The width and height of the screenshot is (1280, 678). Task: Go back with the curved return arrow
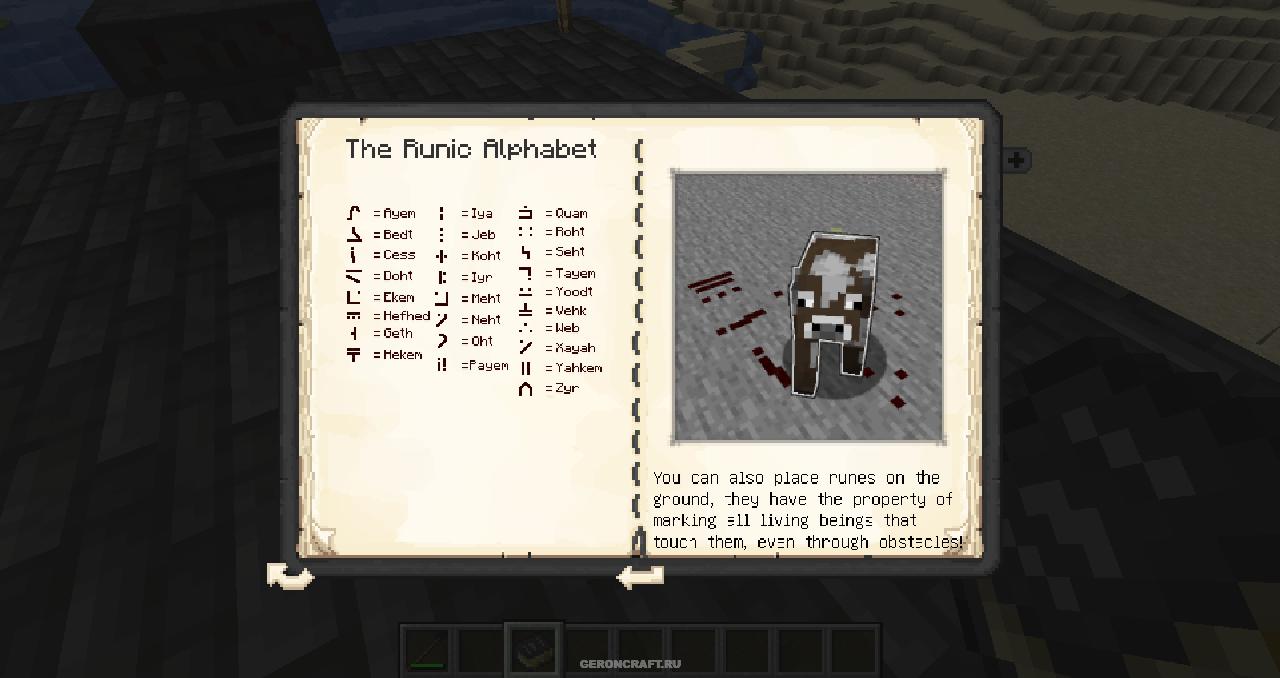click(x=290, y=576)
